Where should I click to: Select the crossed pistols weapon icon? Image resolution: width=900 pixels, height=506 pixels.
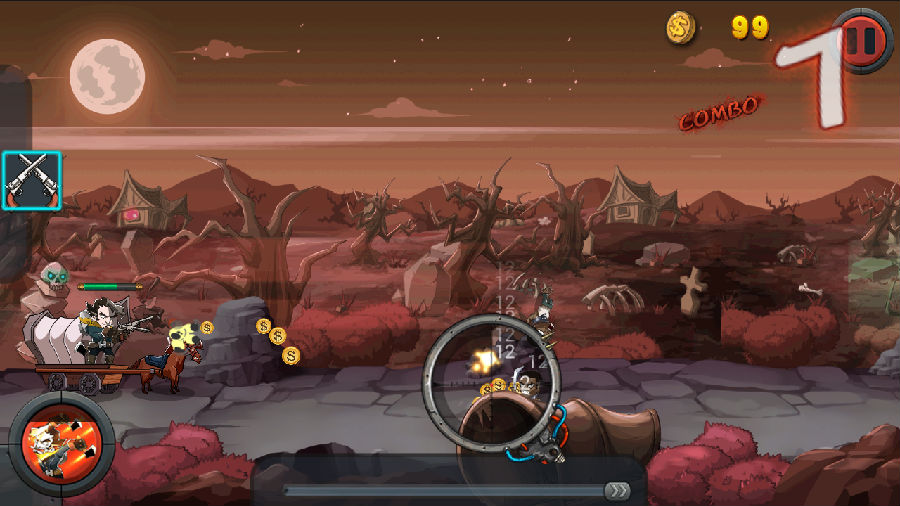pyautogui.click(x=32, y=181)
